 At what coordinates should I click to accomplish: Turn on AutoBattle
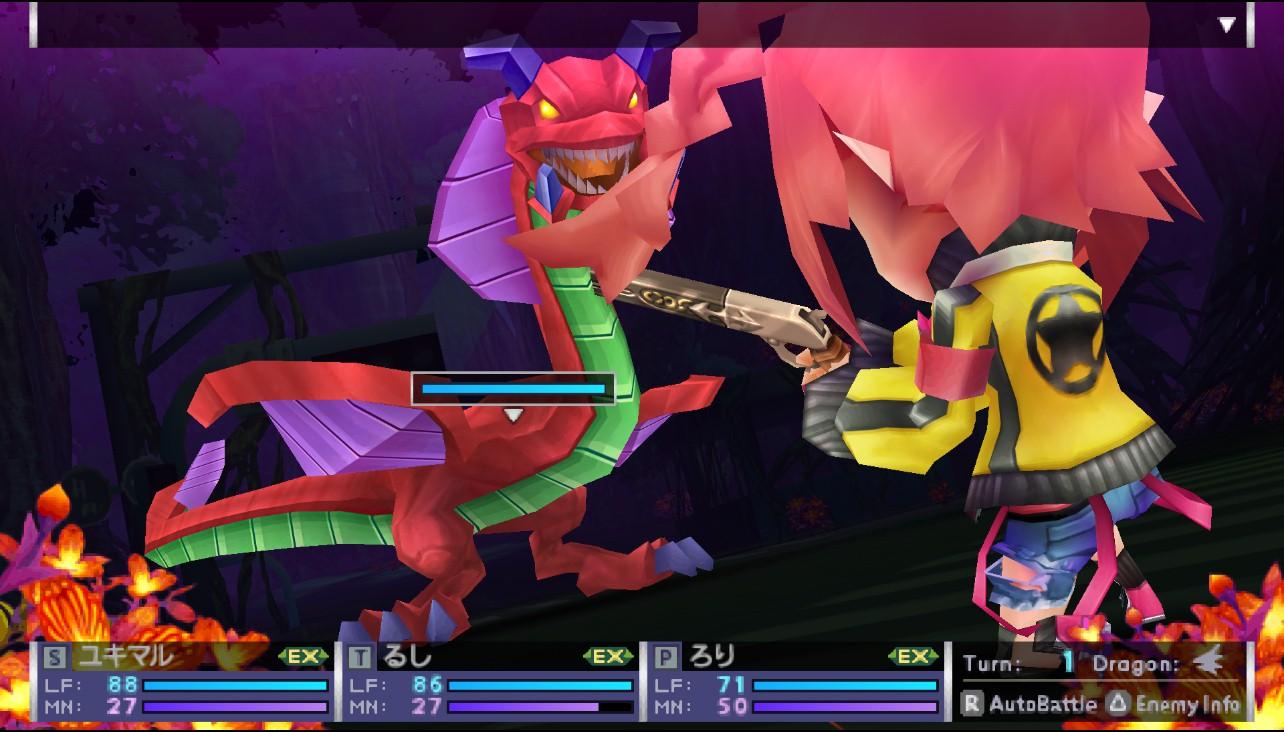pyautogui.click(x=1030, y=704)
